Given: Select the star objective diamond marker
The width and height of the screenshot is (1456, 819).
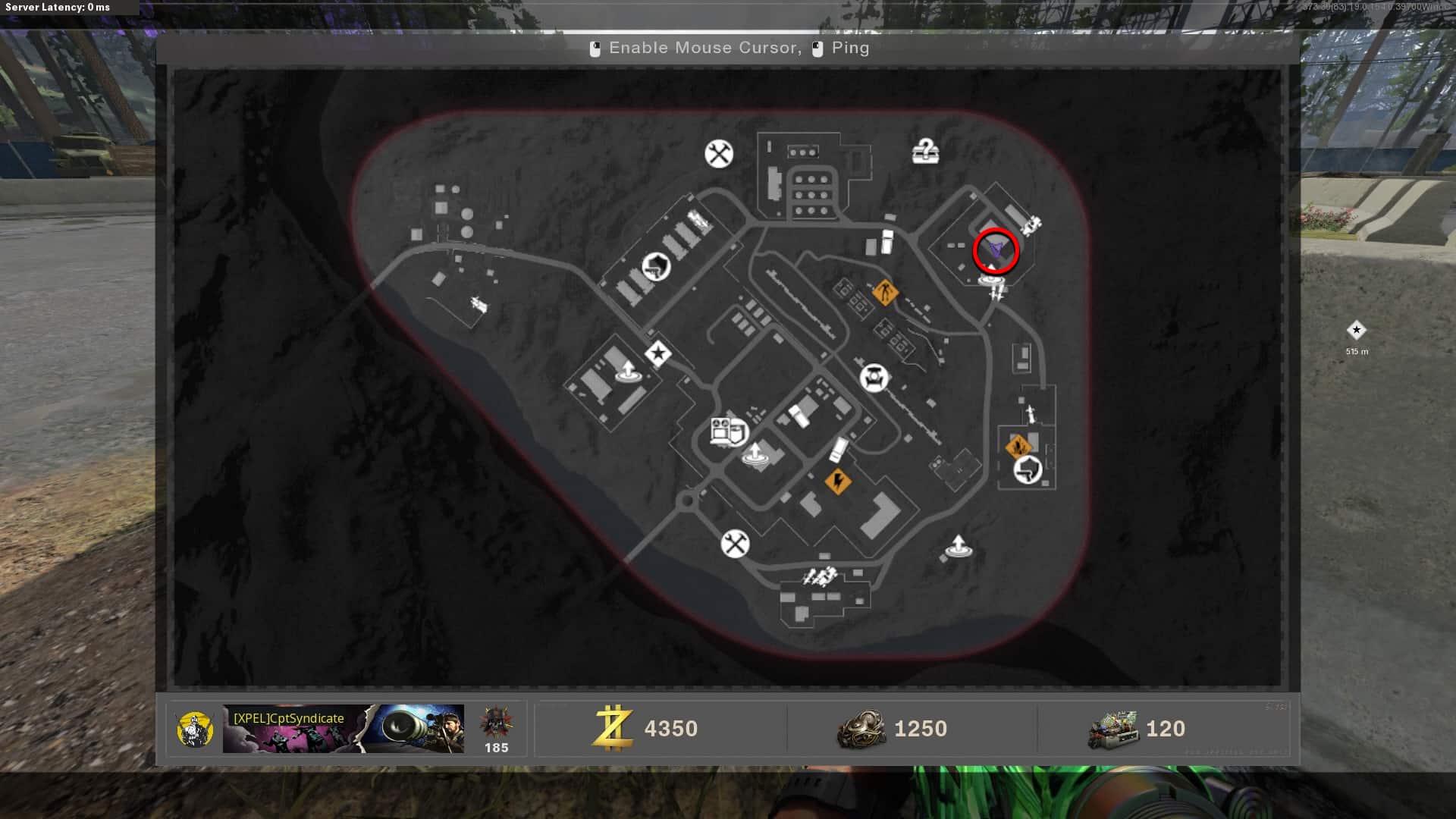Looking at the screenshot, I should coord(658,353).
